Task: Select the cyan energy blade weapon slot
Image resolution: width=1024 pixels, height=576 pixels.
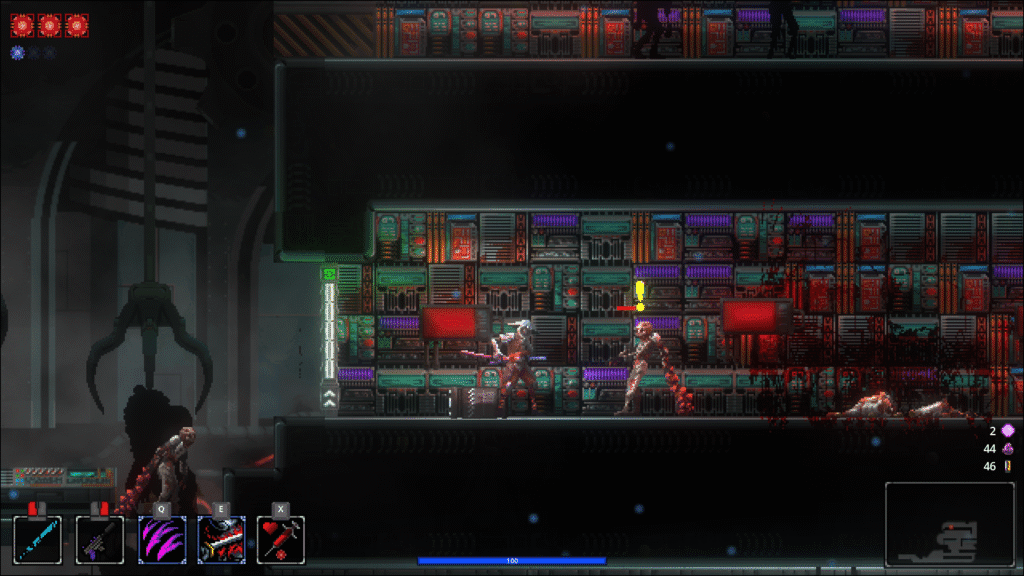Action: 38,540
